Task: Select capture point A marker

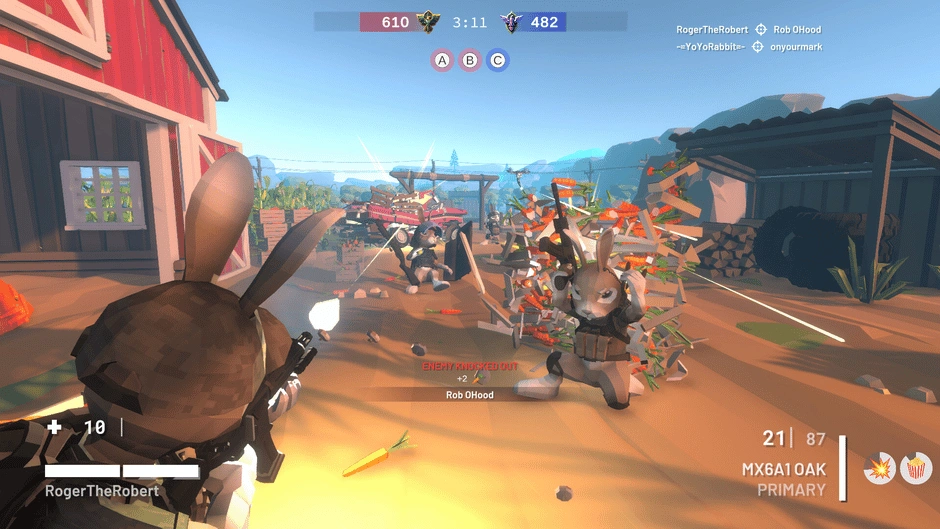Action: click(x=441, y=60)
